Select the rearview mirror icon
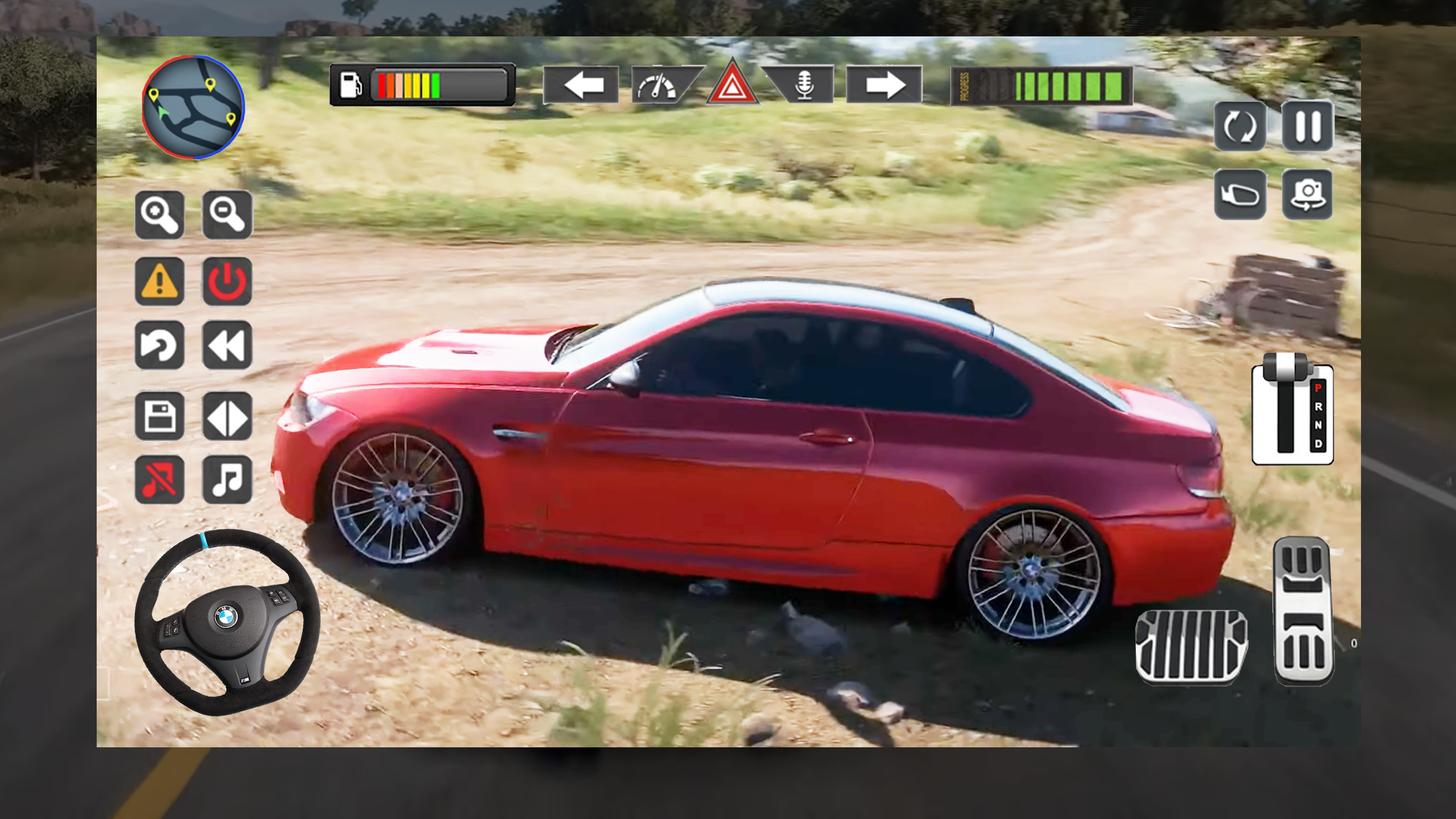 tap(1241, 193)
